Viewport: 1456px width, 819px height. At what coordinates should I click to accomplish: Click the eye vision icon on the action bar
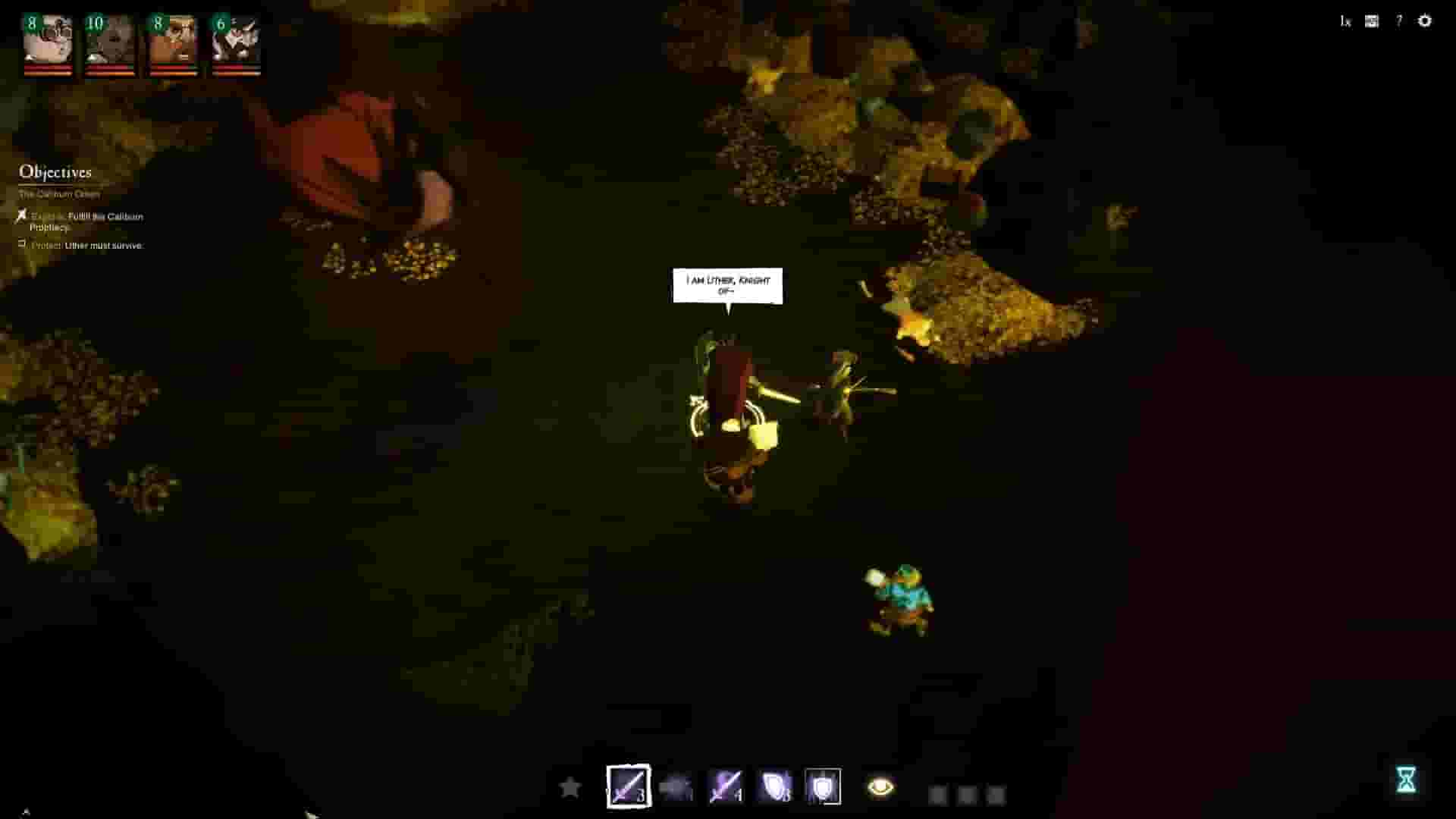tap(880, 787)
